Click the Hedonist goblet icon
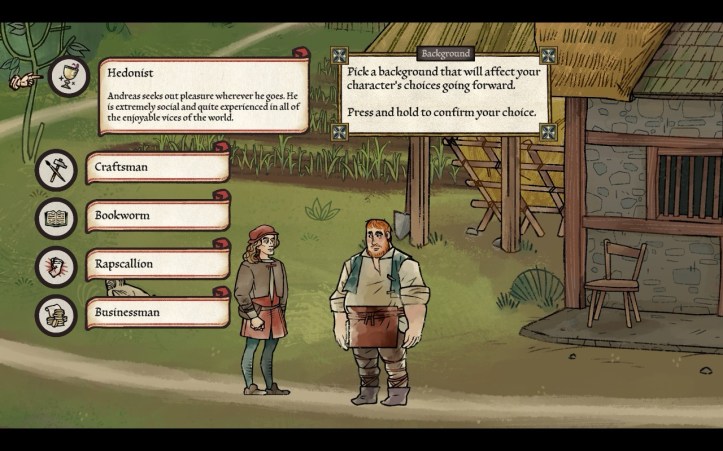The height and width of the screenshot is (451, 723). coord(69,76)
